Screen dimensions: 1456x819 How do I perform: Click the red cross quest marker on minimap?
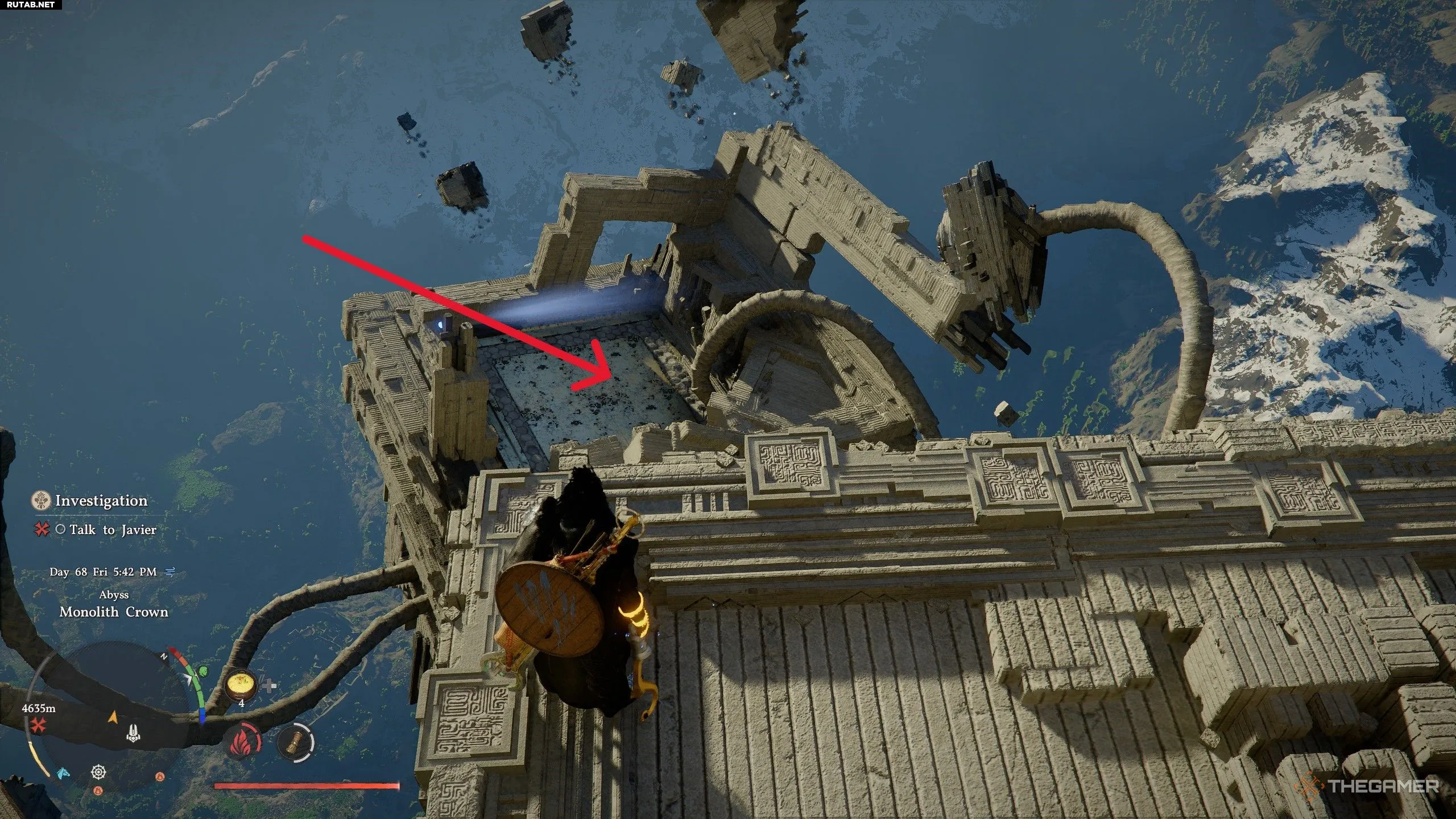(39, 725)
